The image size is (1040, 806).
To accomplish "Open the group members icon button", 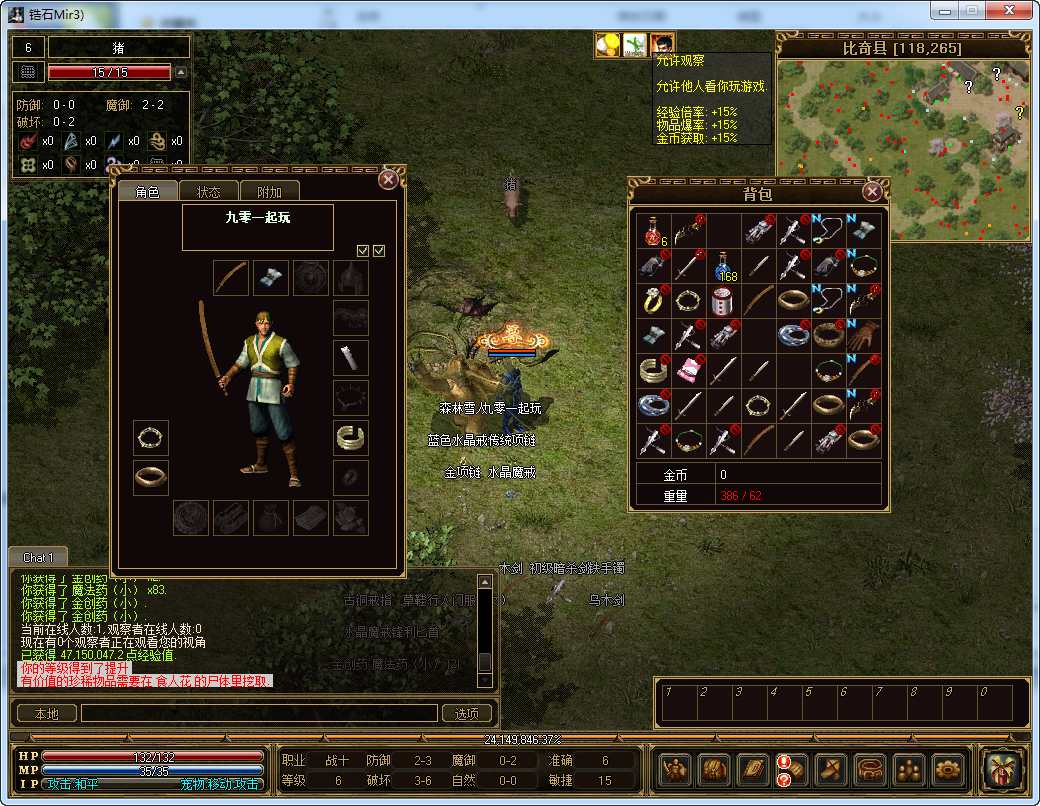I will tap(910, 769).
